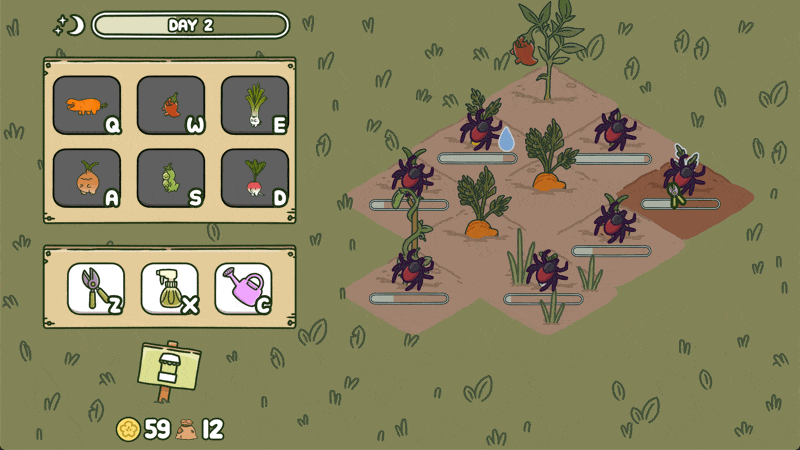
Task: Equip the pruning shears tool
Action: pos(96,289)
